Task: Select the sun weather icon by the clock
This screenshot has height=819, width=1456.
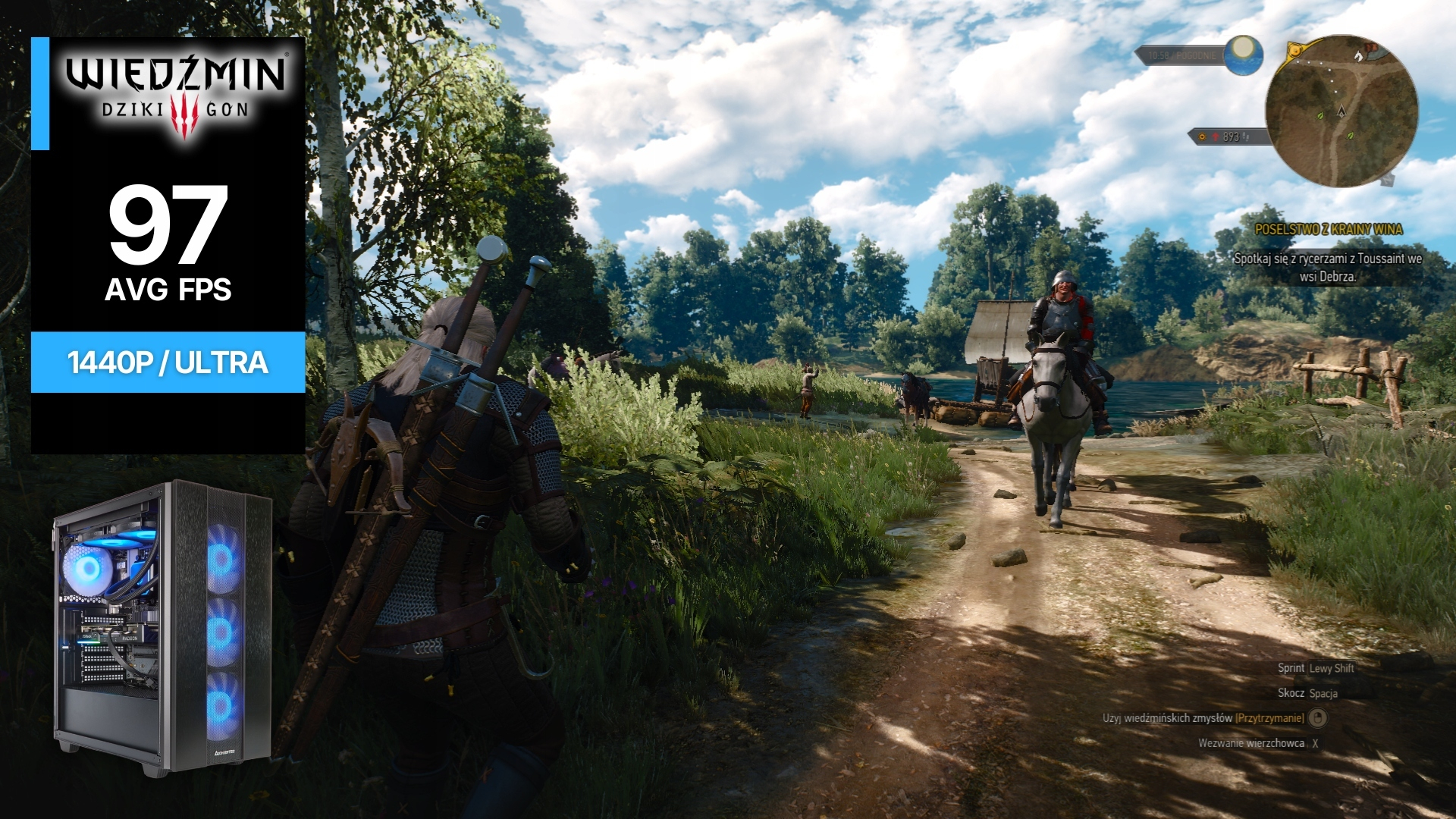Action: coord(1243,55)
